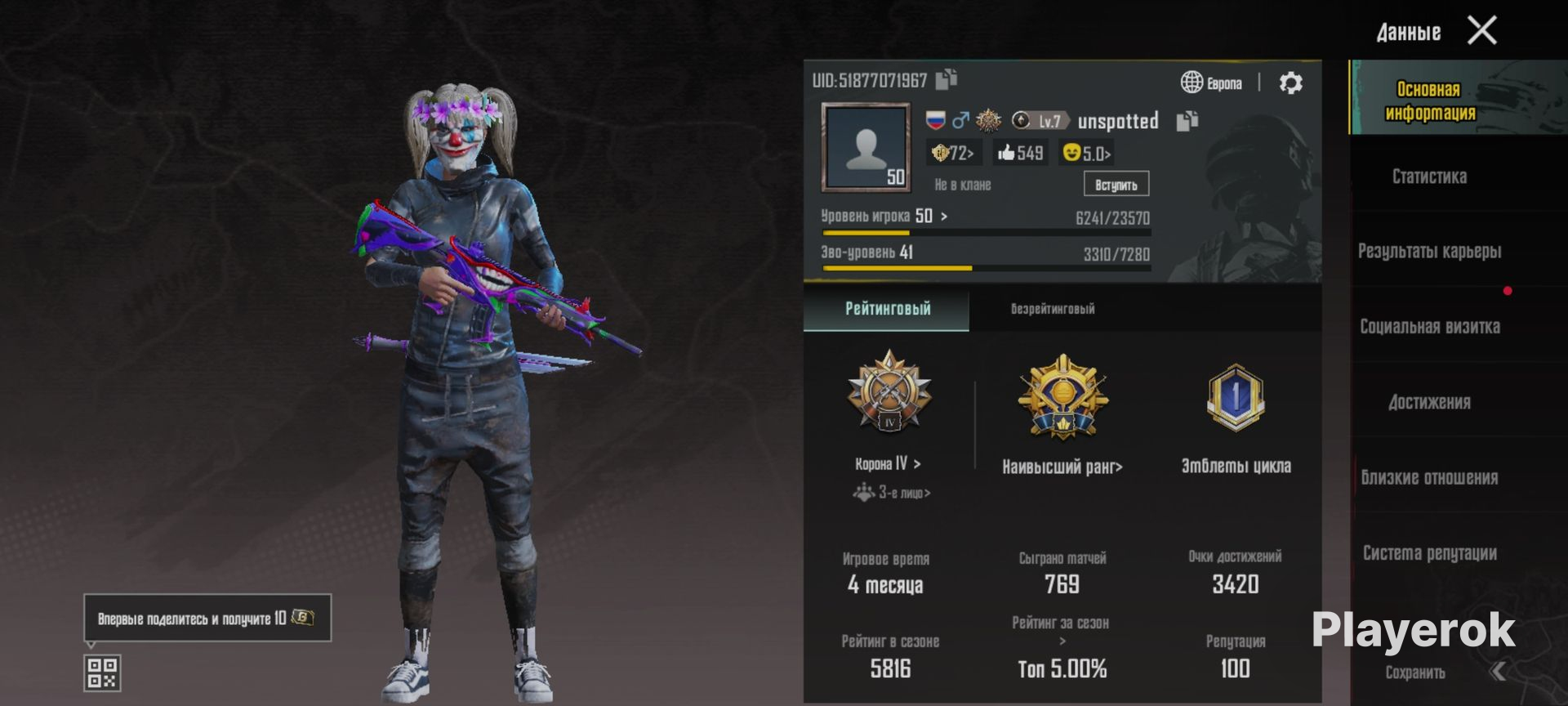The image size is (1568, 706).
Task: Change the Европа server region
Action: pyautogui.click(x=1212, y=83)
